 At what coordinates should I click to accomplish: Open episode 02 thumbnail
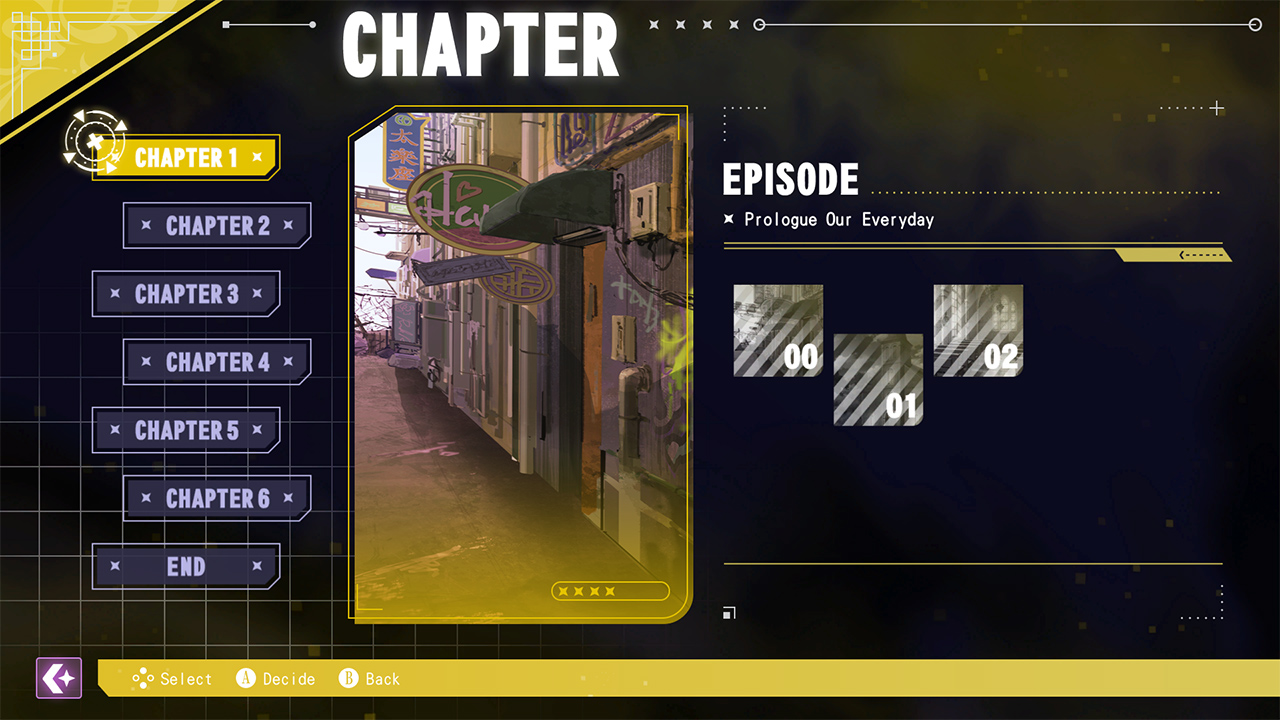click(977, 330)
